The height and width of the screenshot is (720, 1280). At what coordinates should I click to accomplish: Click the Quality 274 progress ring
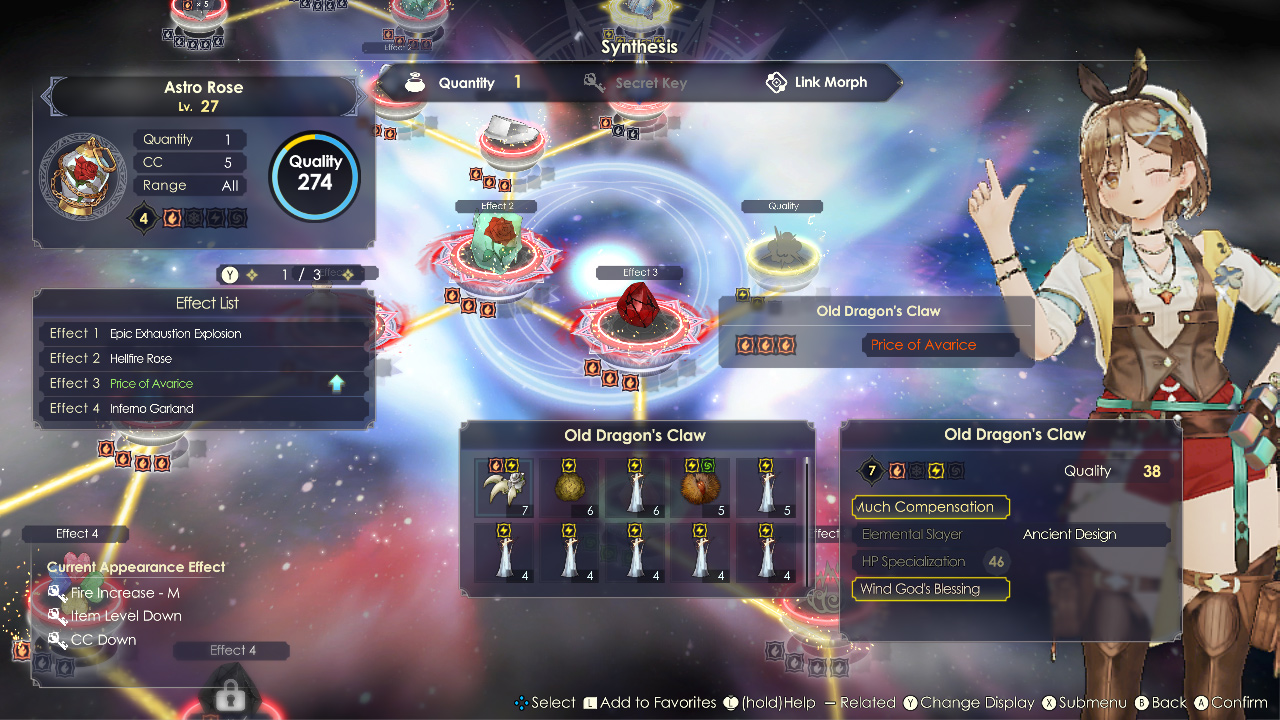click(x=314, y=175)
